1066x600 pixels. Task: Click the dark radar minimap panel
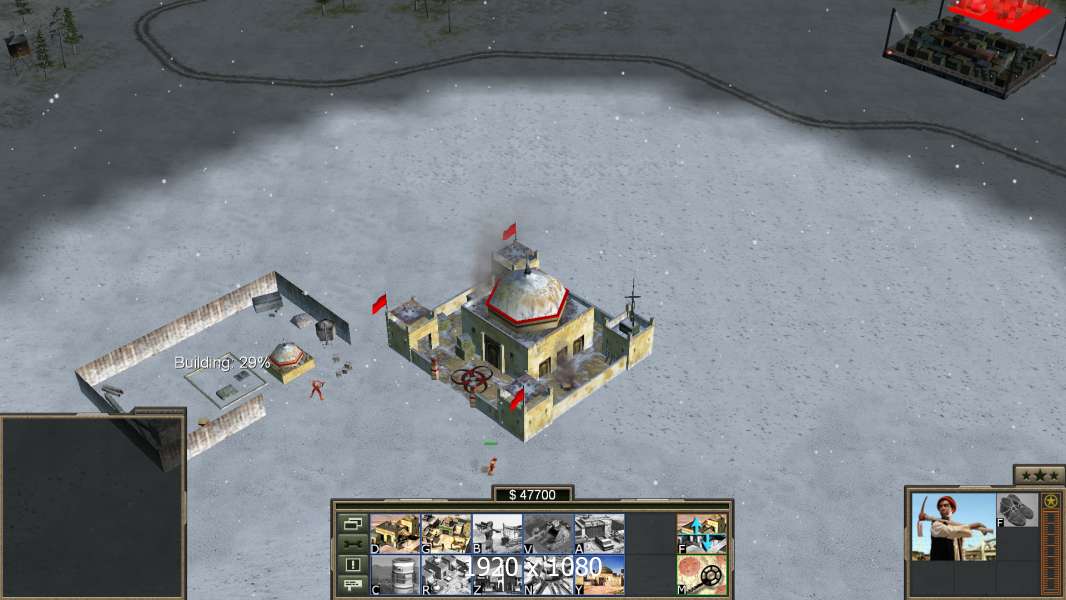[x=92, y=506]
